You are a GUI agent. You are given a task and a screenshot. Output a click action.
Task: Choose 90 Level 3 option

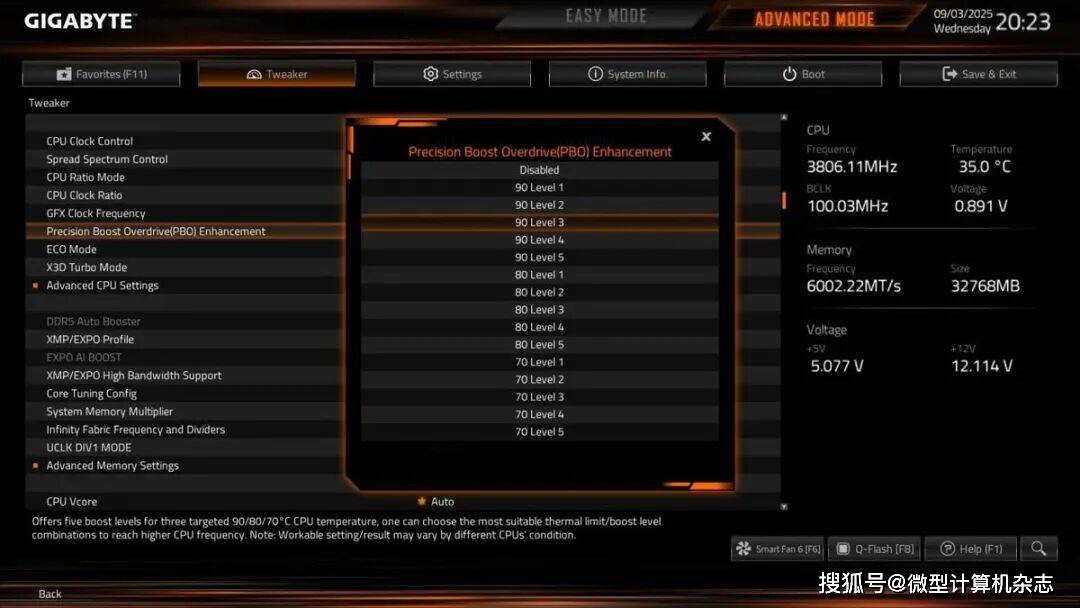[x=539, y=222]
